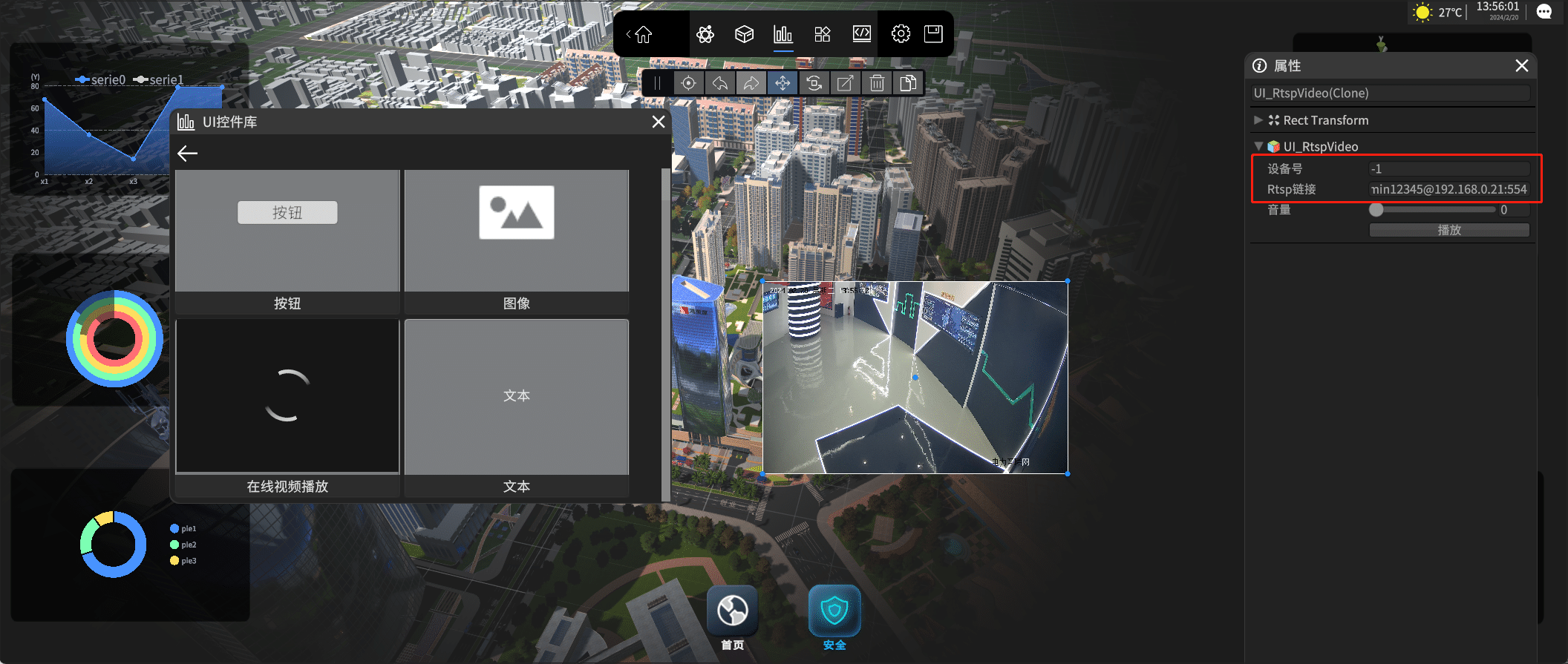Open the code editor toolbar icon
This screenshot has height=664, width=1568.
coord(861,34)
